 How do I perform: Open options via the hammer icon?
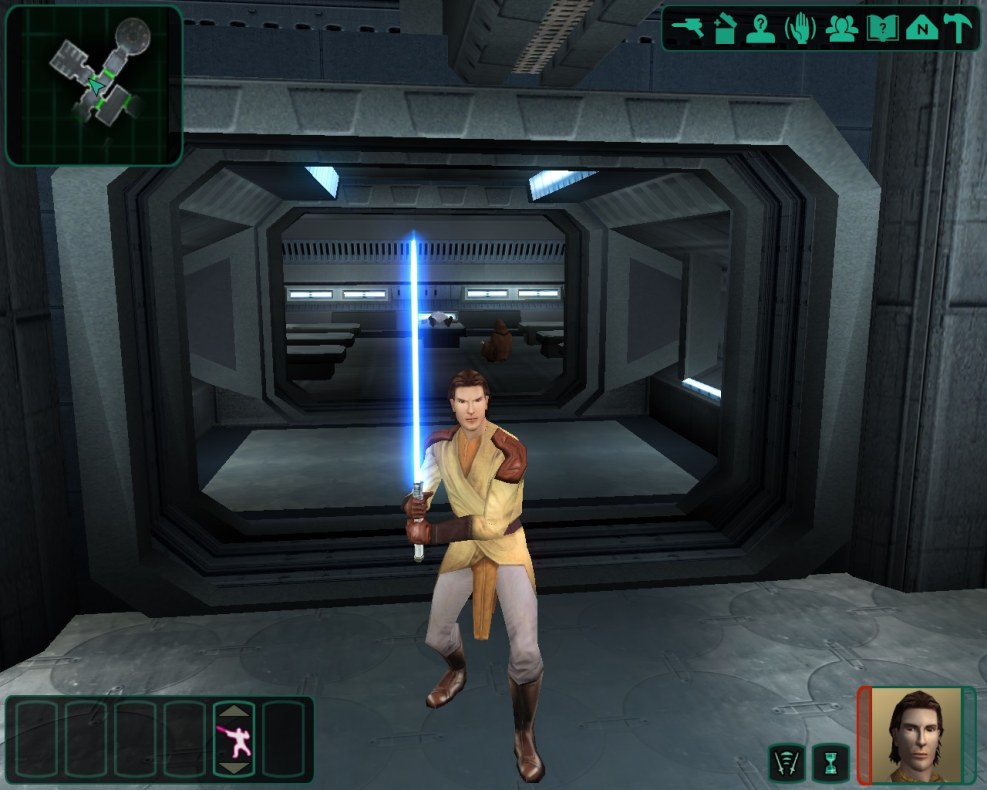pos(958,29)
